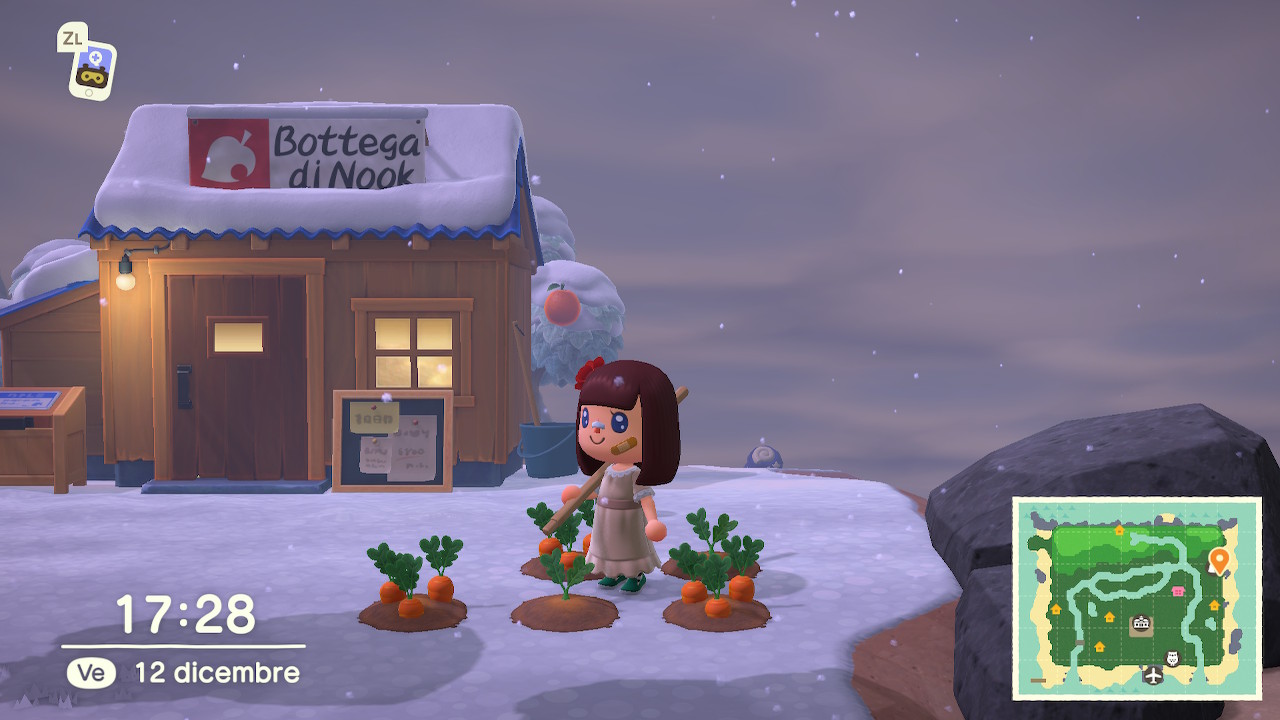Select the Resident Services building map marker
Image resolution: width=1280 pixels, height=720 pixels.
1140,625
